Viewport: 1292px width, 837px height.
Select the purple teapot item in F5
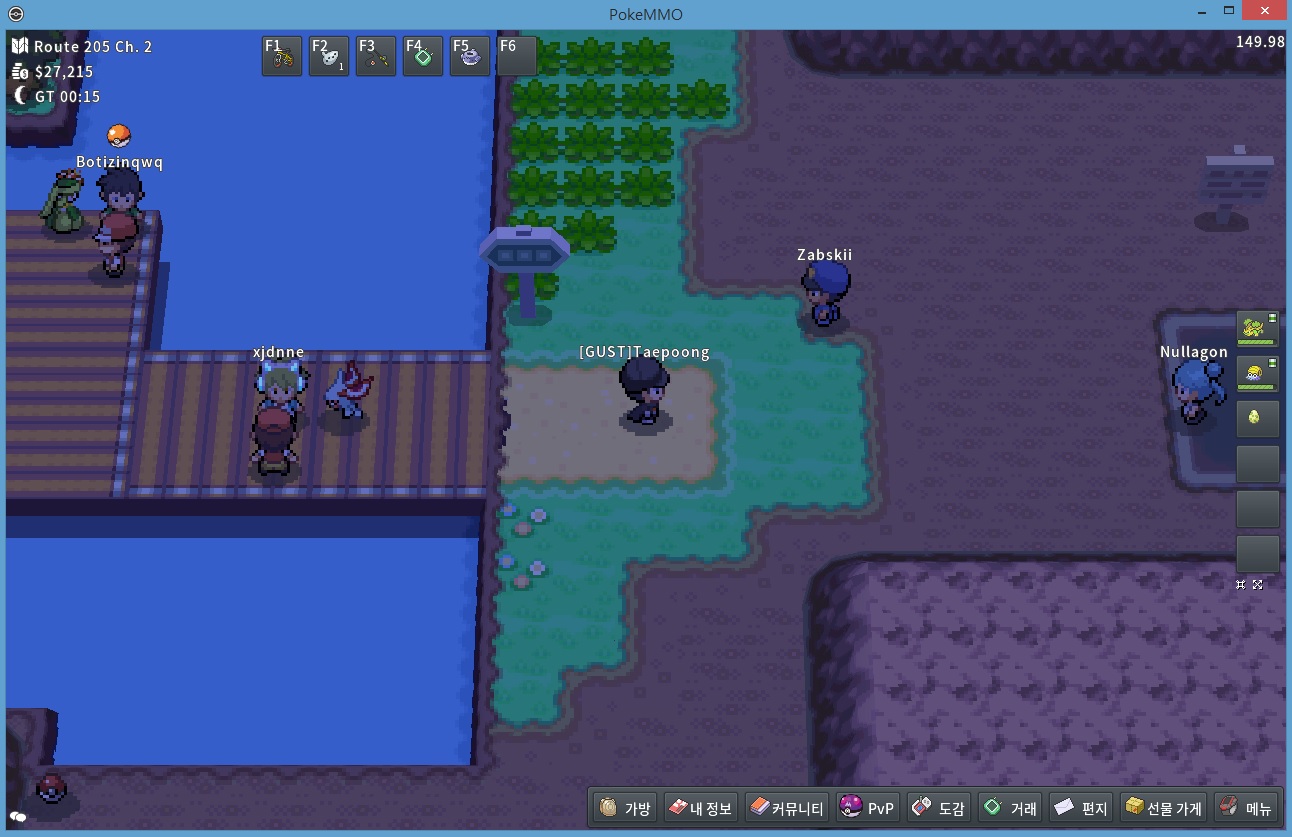coord(470,57)
